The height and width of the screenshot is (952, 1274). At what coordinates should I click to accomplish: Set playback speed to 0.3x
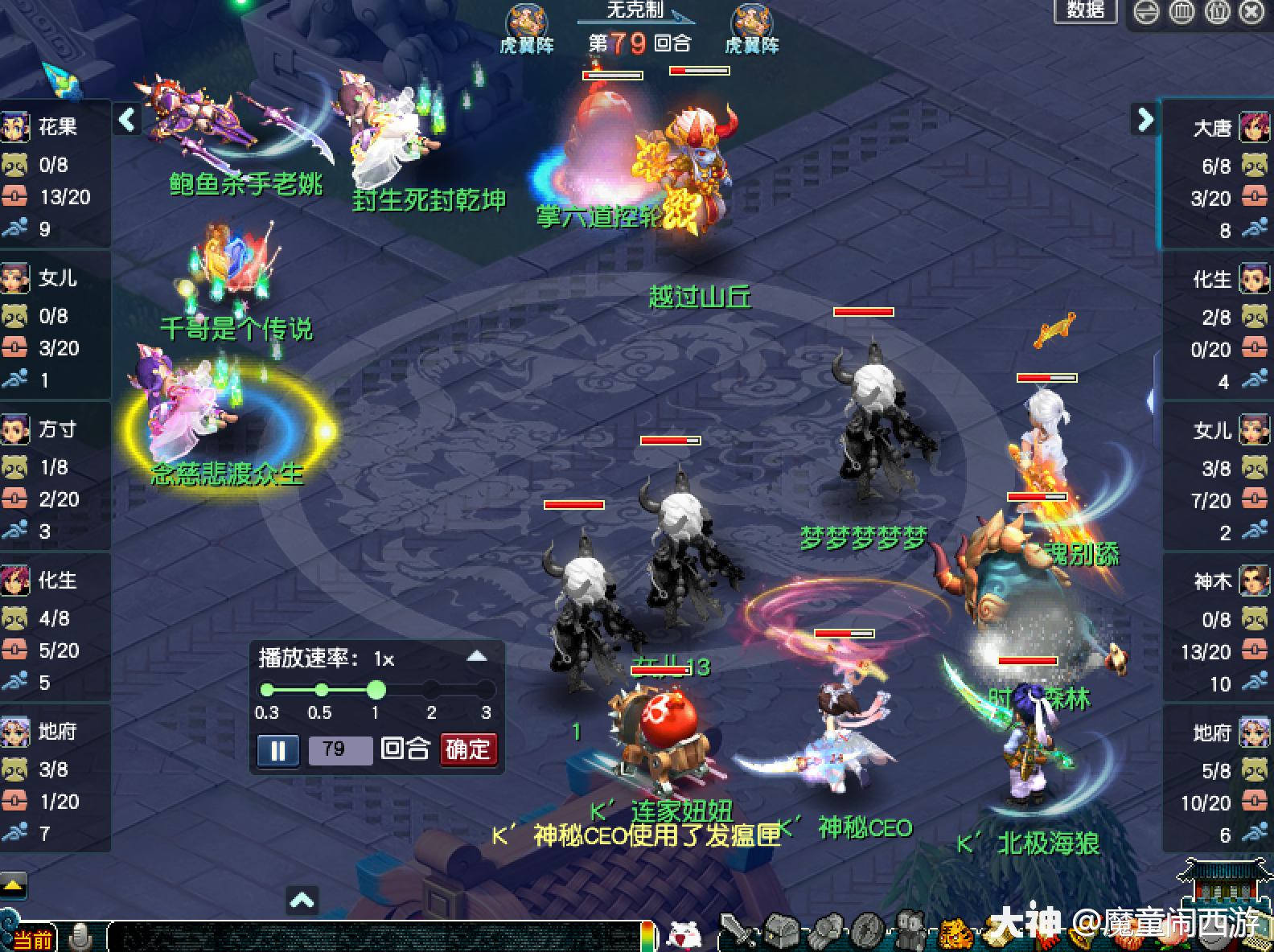[267, 690]
